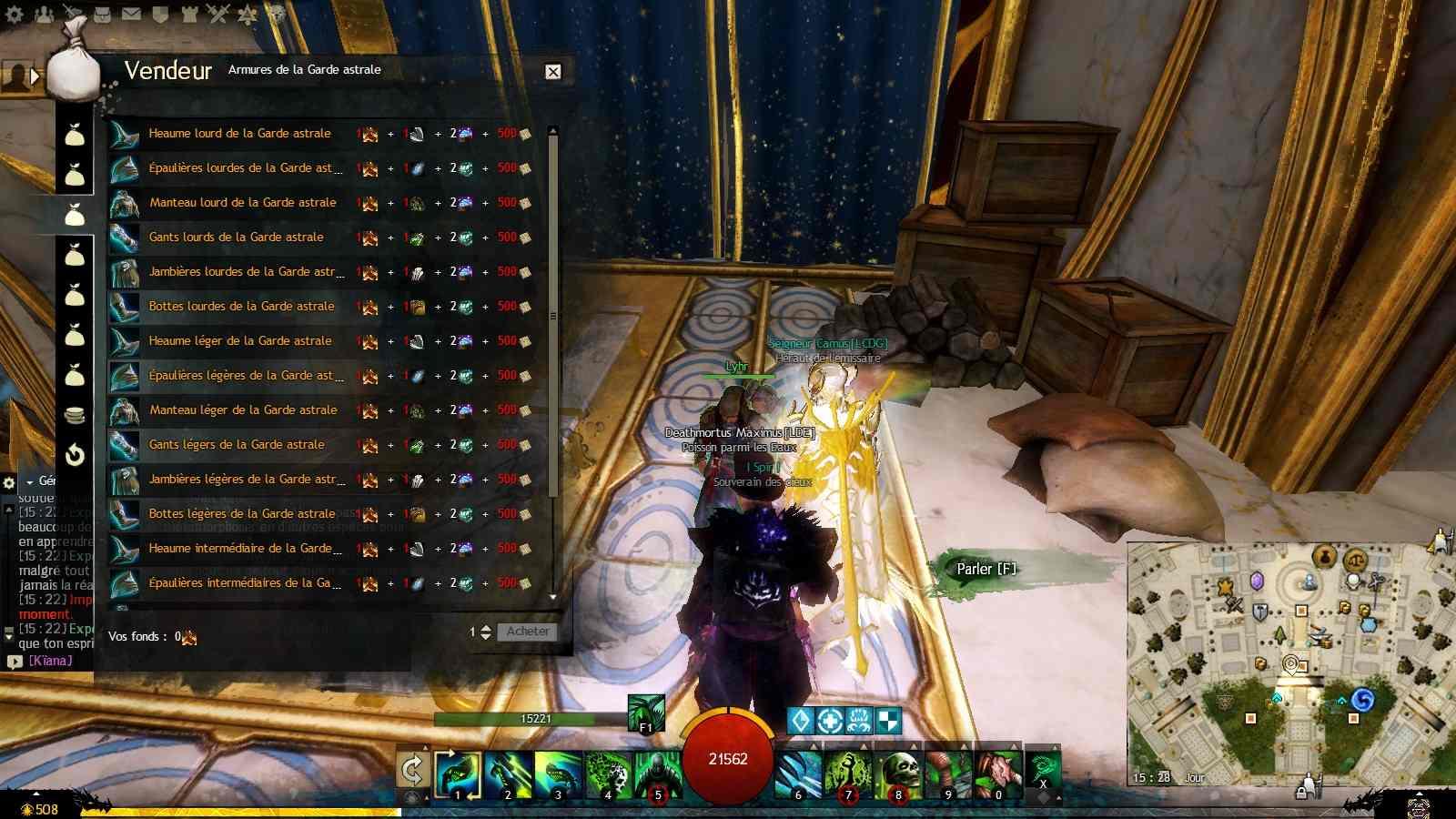This screenshot has width=1456, height=819.
Task: Choose Gants lourds de la Garde astrale
Action: [236, 238]
